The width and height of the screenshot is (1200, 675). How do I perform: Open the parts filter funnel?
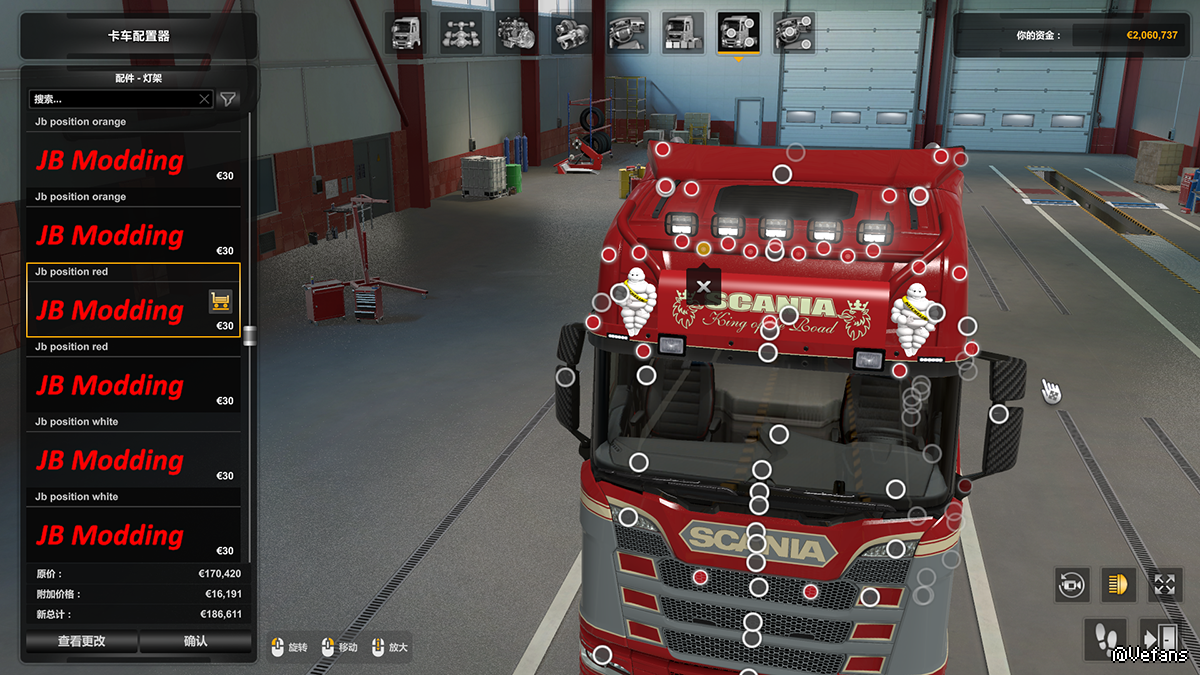click(229, 99)
